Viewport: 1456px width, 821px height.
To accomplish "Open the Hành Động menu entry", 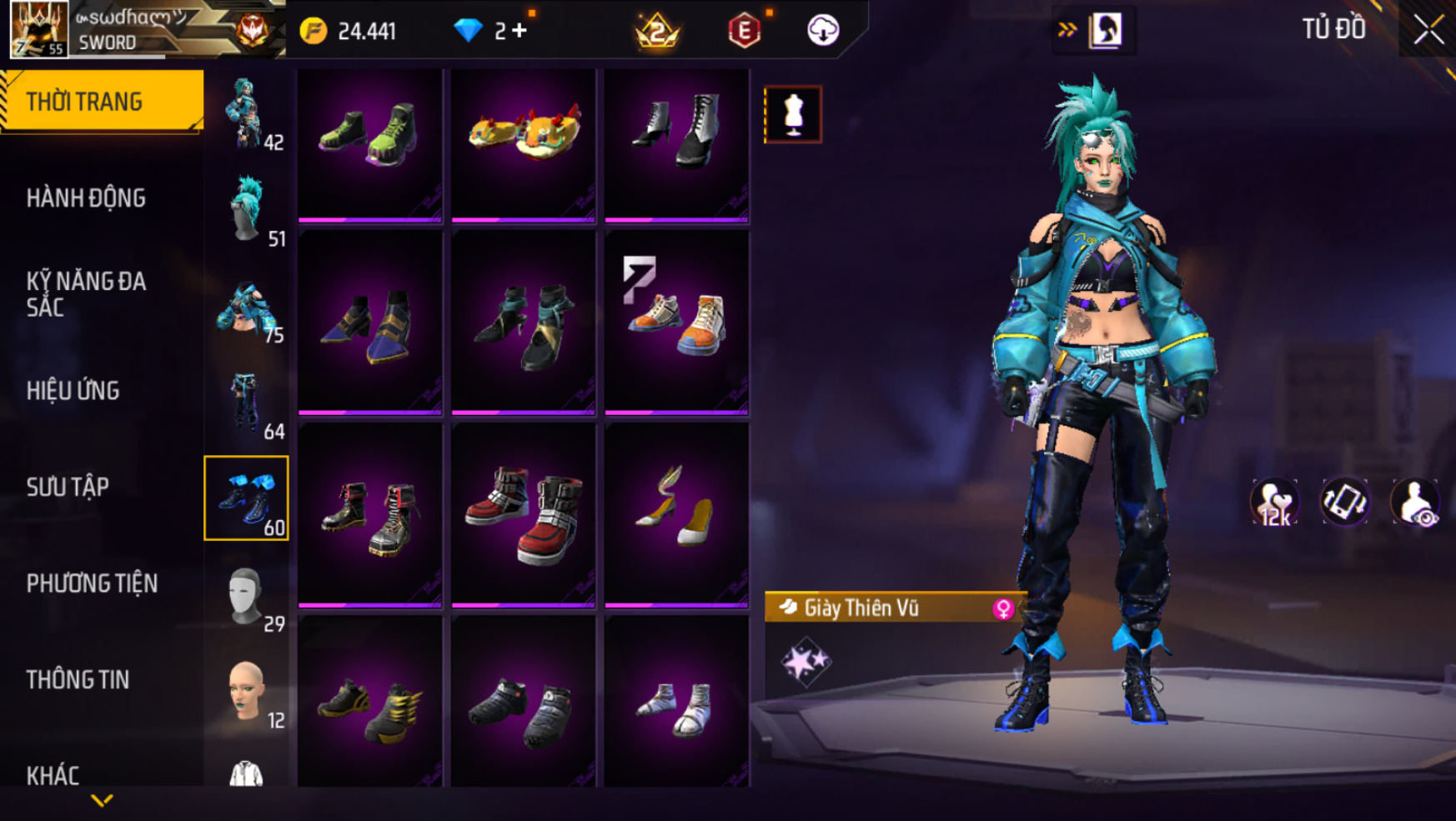I will point(86,198).
